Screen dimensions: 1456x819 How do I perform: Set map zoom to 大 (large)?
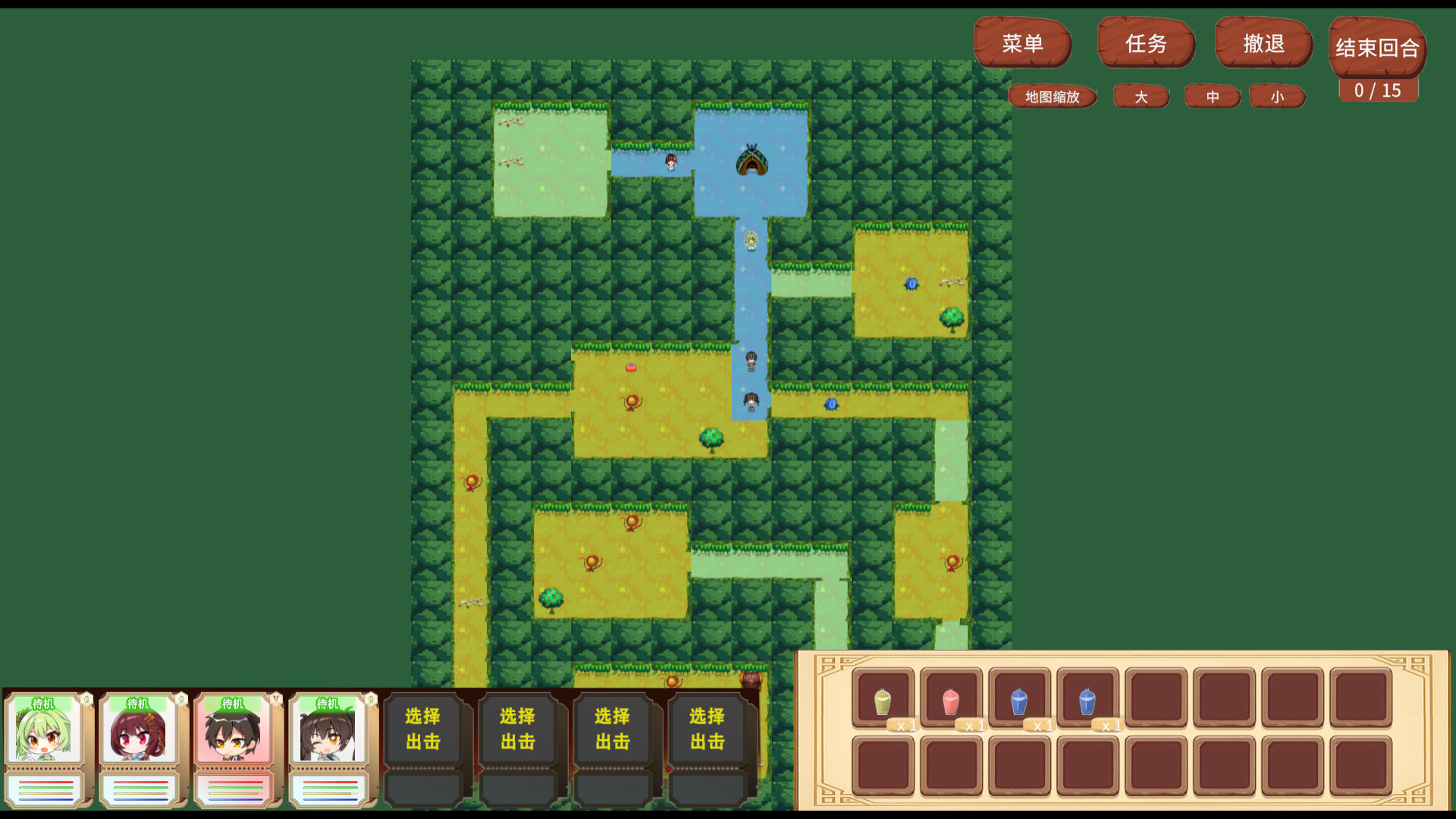point(1141,96)
